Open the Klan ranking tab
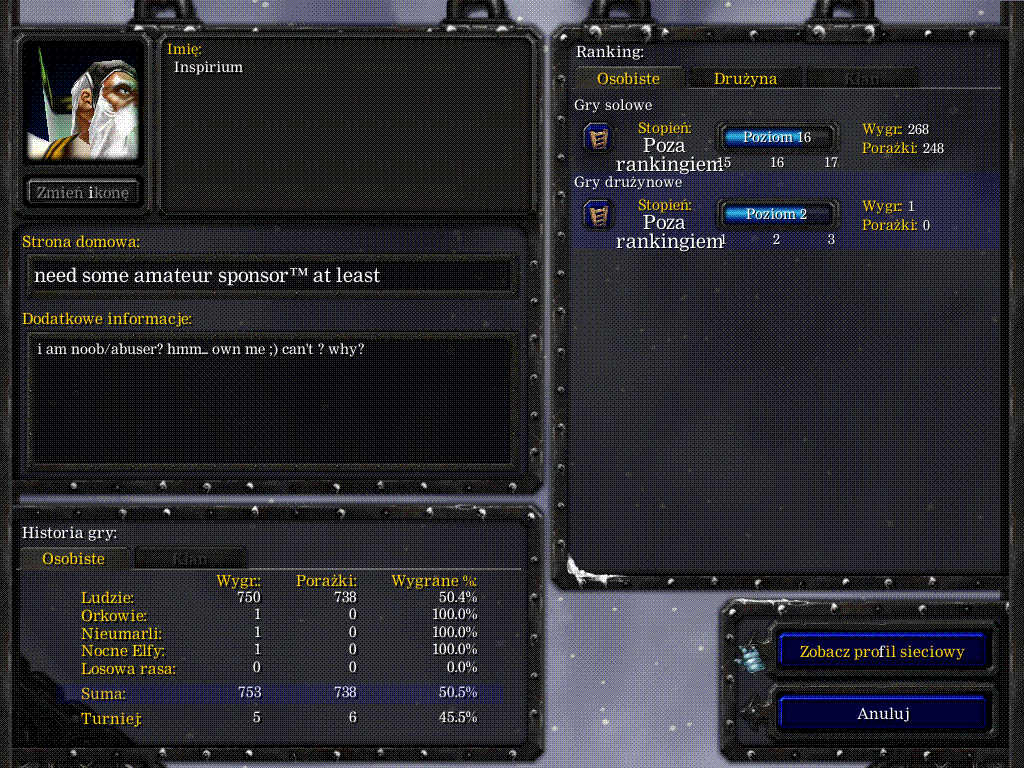The image size is (1024, 768). point(862,79)
